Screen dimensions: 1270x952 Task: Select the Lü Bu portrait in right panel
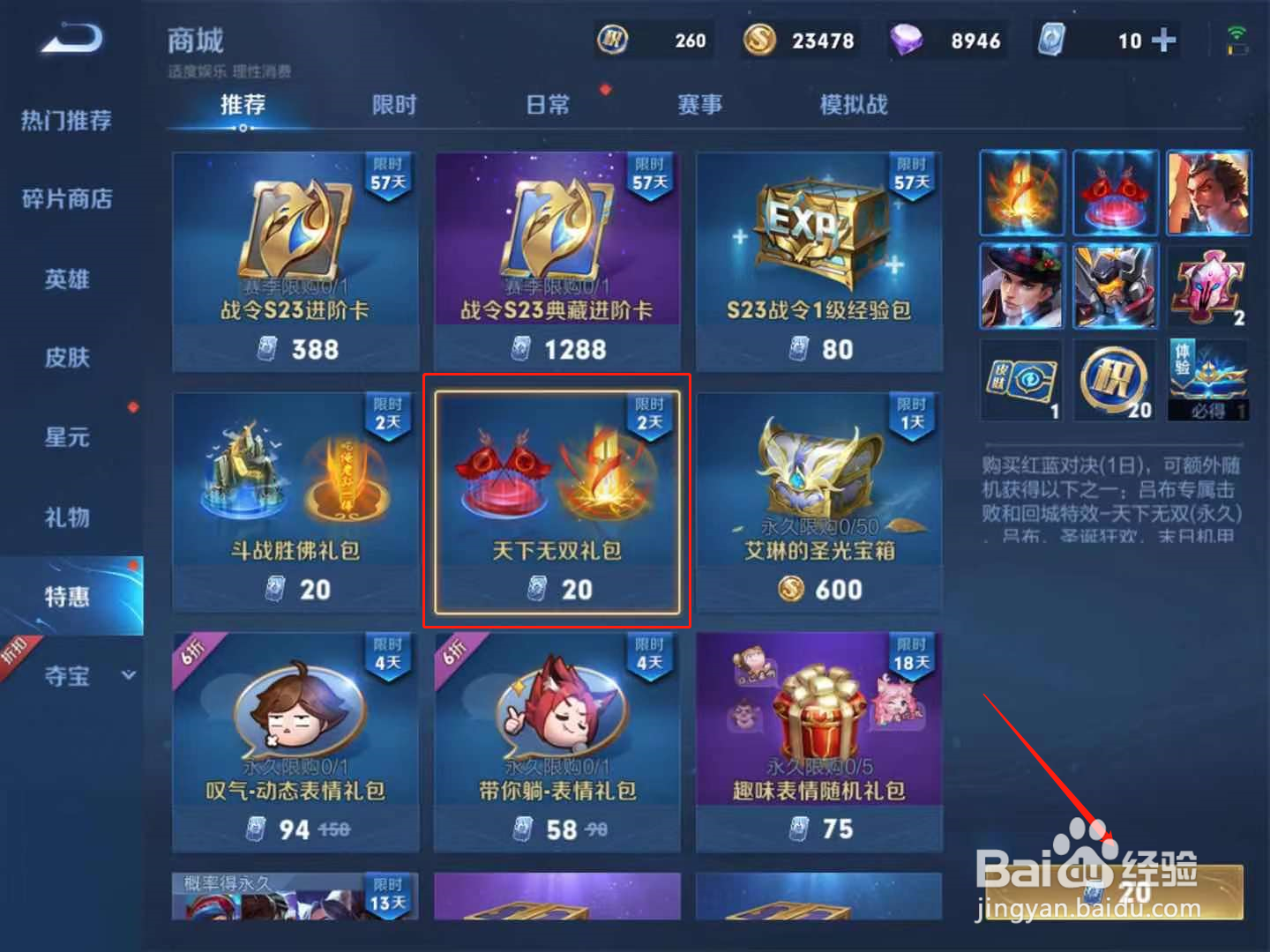(x=1207, y=192)
